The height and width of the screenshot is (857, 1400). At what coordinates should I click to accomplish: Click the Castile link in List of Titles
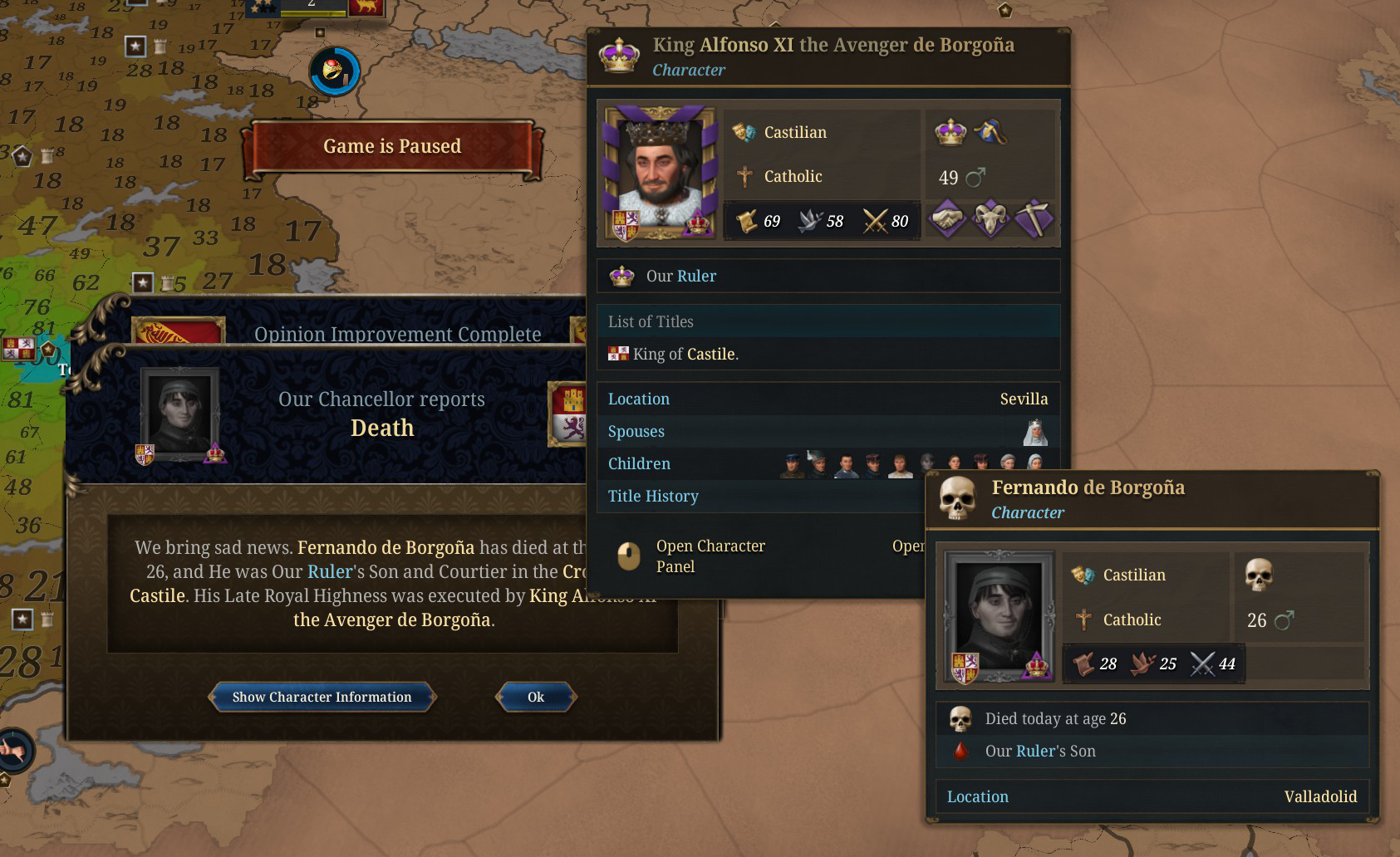(x=710, y=354)
